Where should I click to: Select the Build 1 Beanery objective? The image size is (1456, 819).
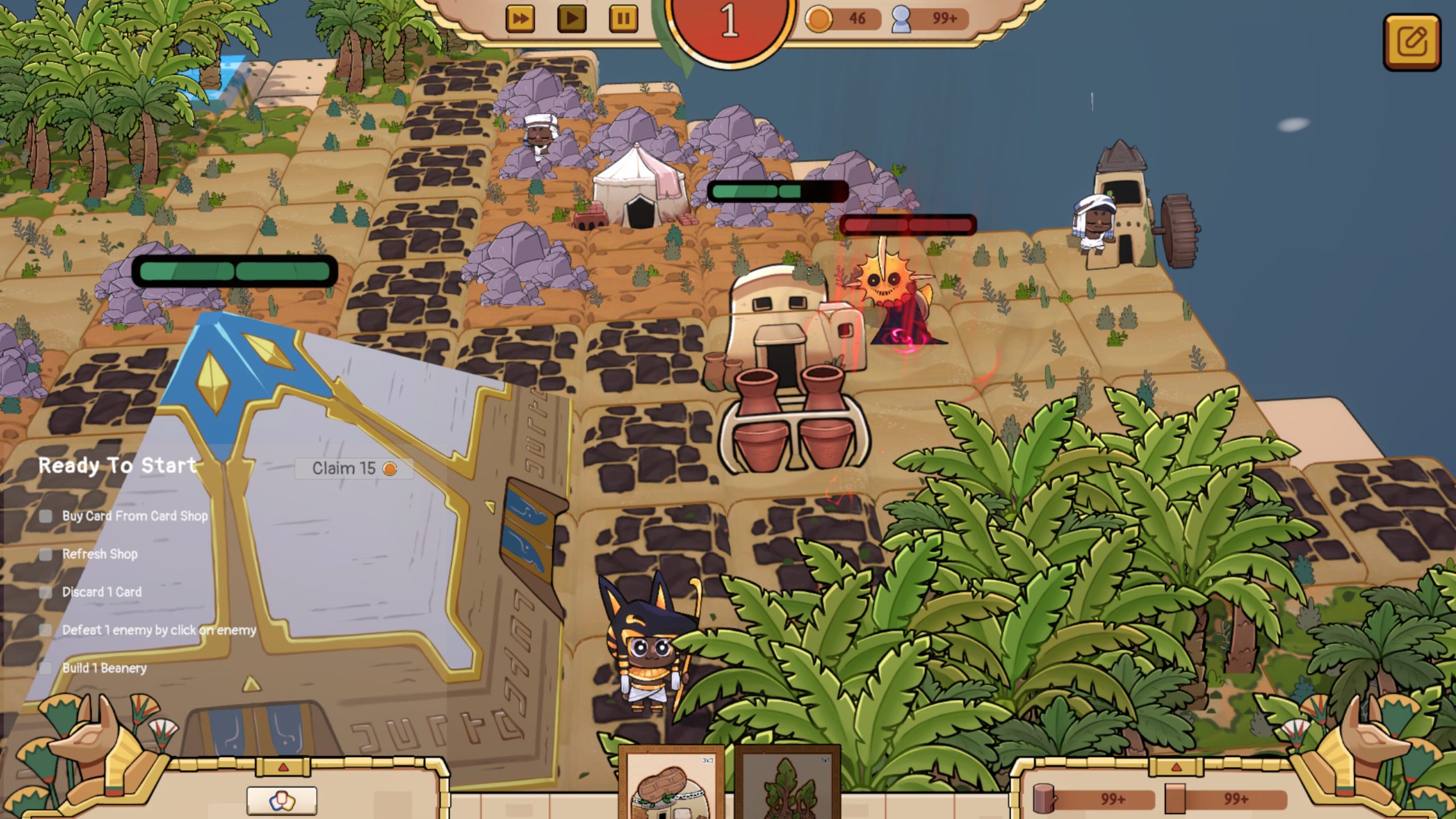[104, 668]
